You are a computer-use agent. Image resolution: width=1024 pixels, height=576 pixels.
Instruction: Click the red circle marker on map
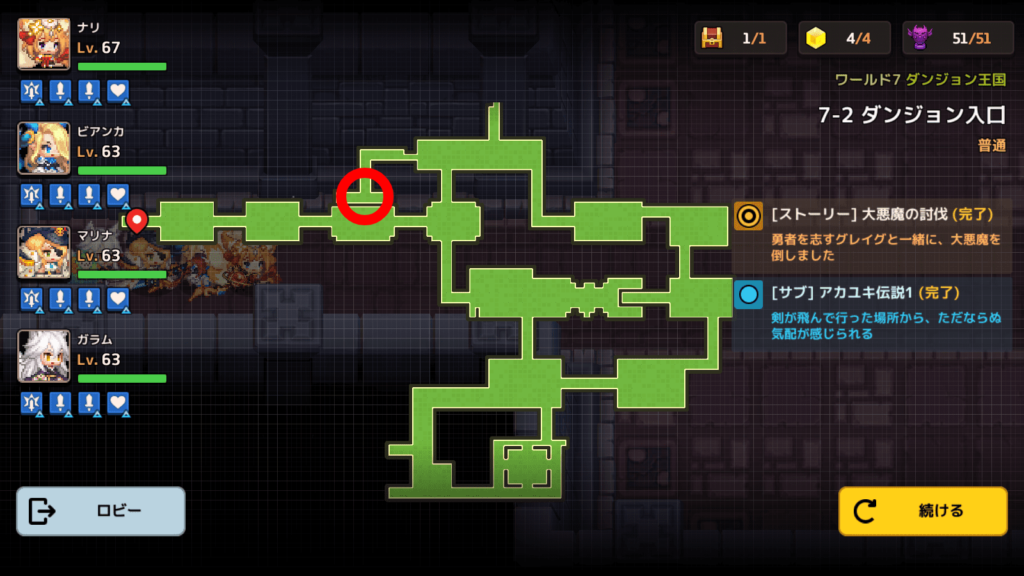tap(364, 195)
